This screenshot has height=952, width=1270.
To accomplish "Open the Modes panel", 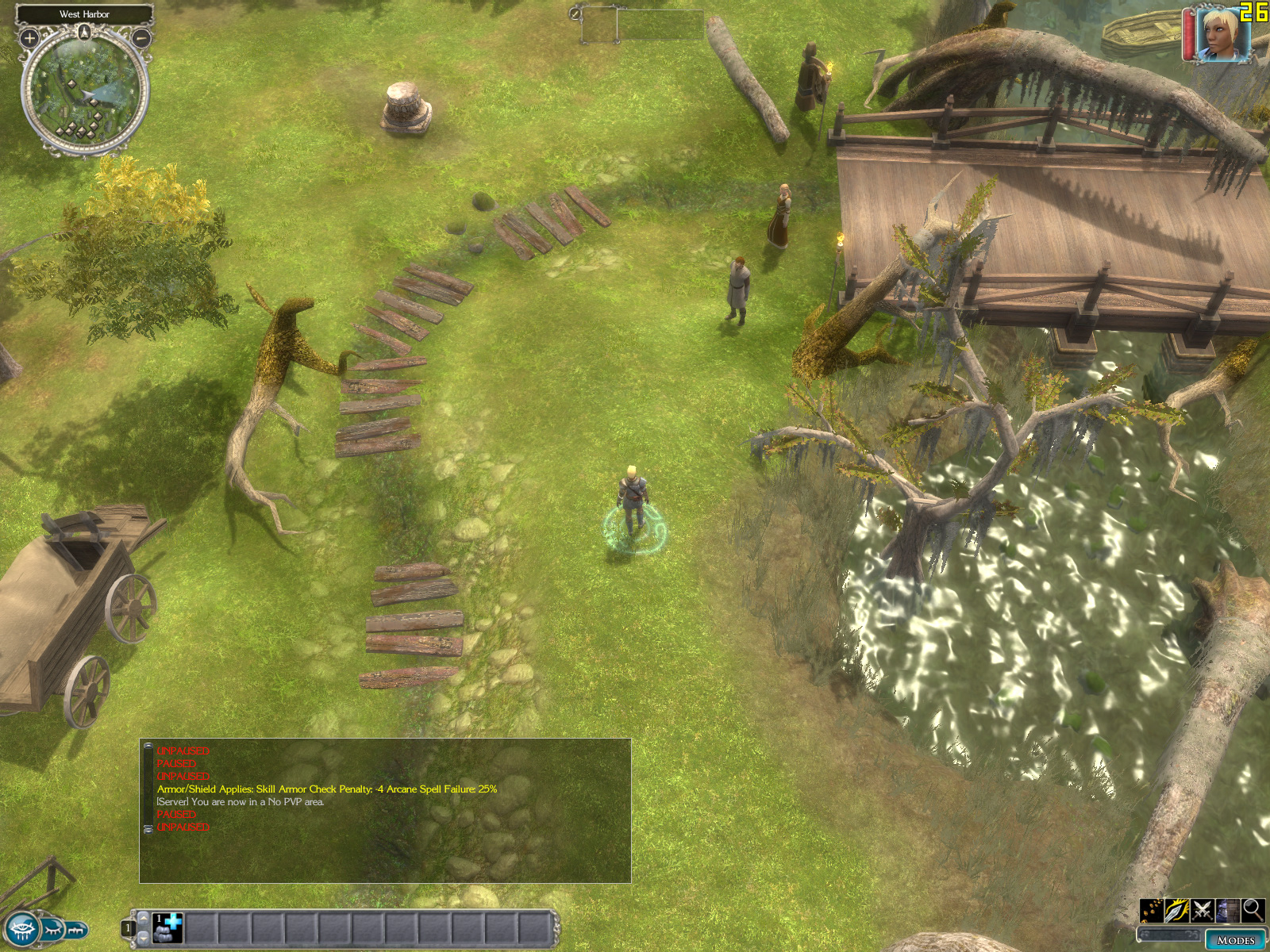I will (1235, 940).
